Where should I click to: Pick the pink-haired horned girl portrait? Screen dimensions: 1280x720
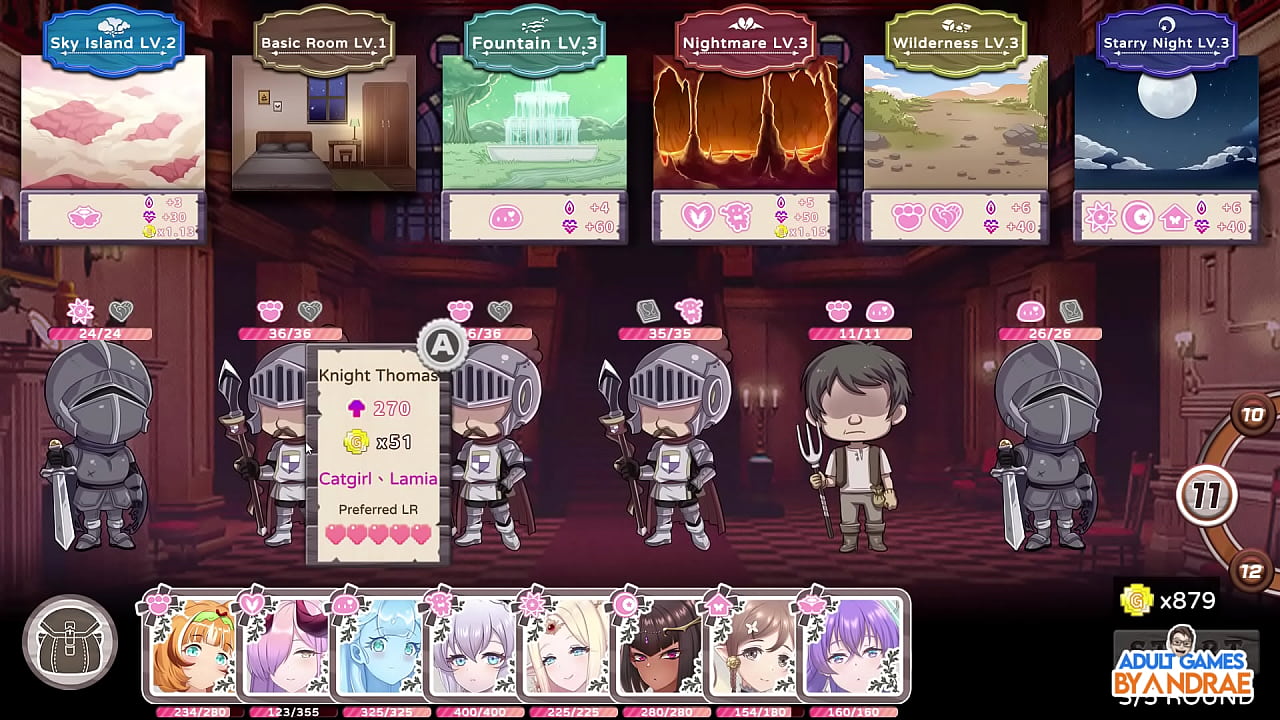pos(288,650)
